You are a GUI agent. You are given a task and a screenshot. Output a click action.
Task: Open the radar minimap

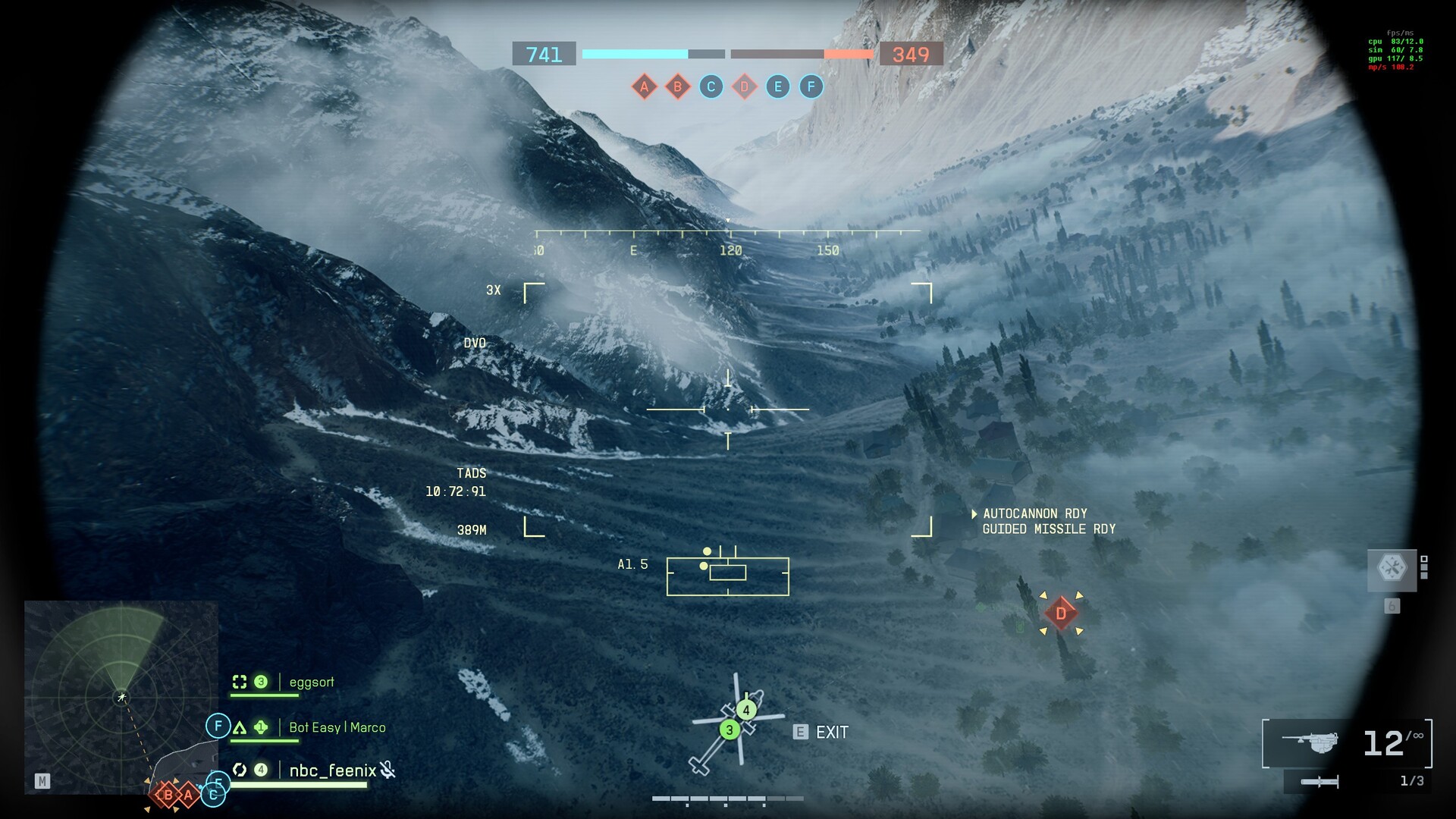coord(121,697)
